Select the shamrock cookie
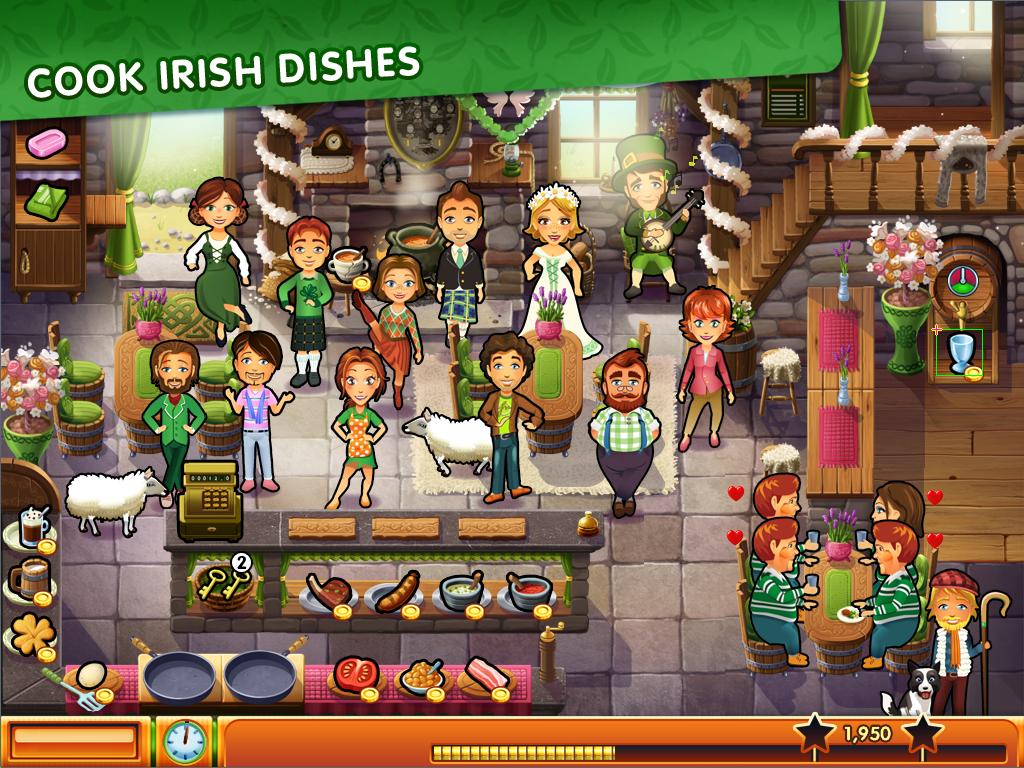The image size is (1024, 768). [x=28, y=633]
